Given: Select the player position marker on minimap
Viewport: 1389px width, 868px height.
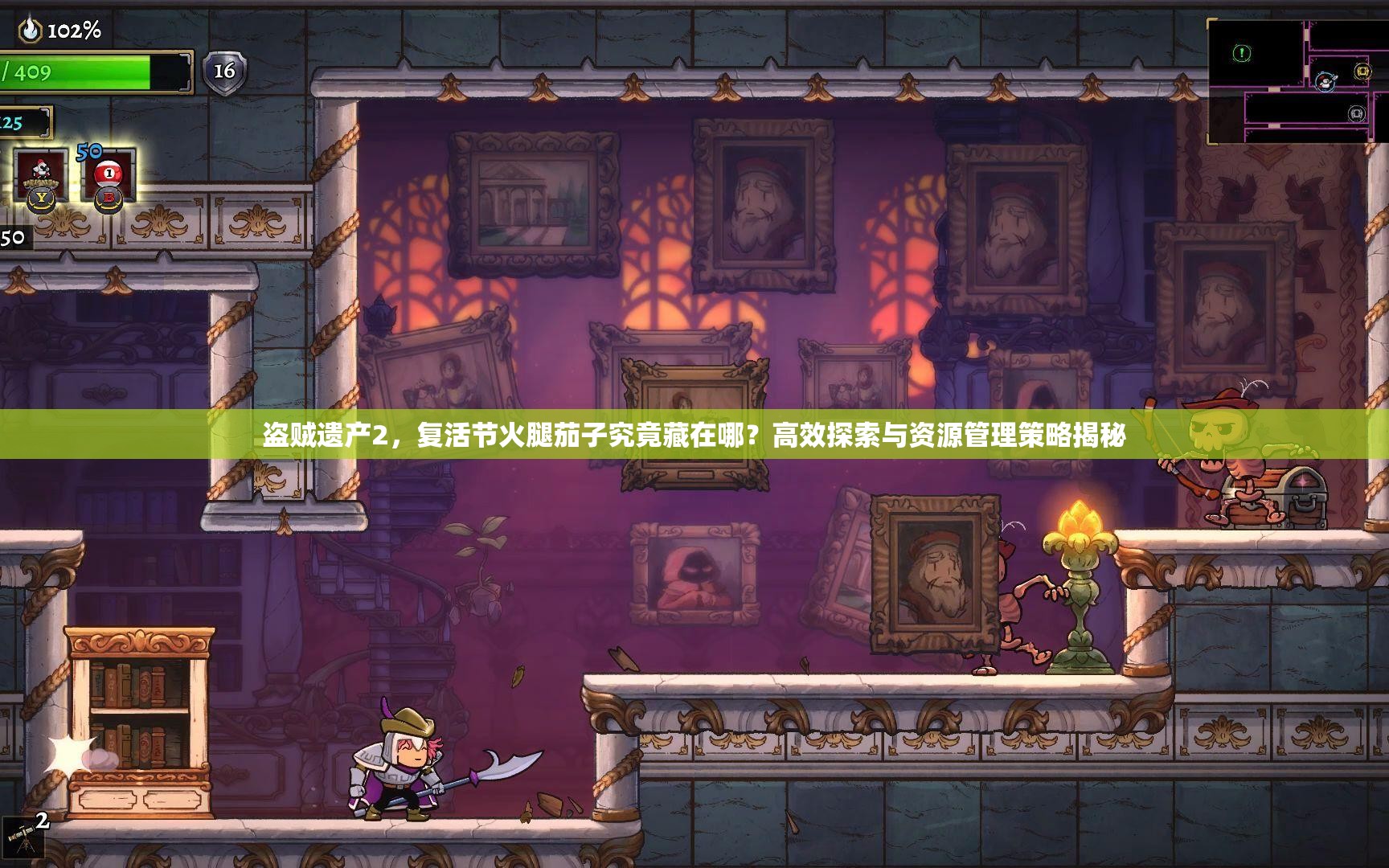Looking at the screenshot, I should [1325, 81].
